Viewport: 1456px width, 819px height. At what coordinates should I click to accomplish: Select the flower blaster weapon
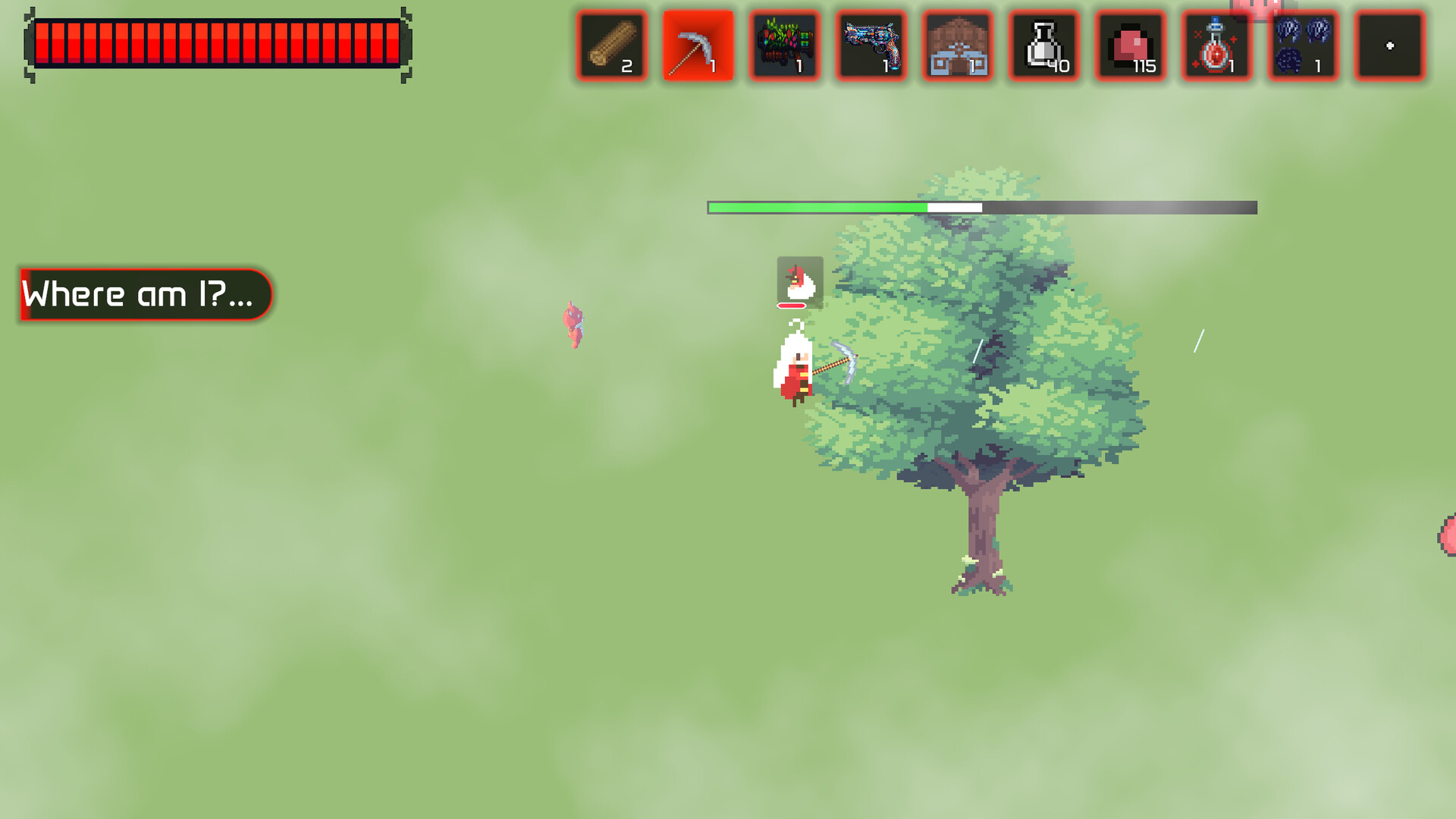784,45
